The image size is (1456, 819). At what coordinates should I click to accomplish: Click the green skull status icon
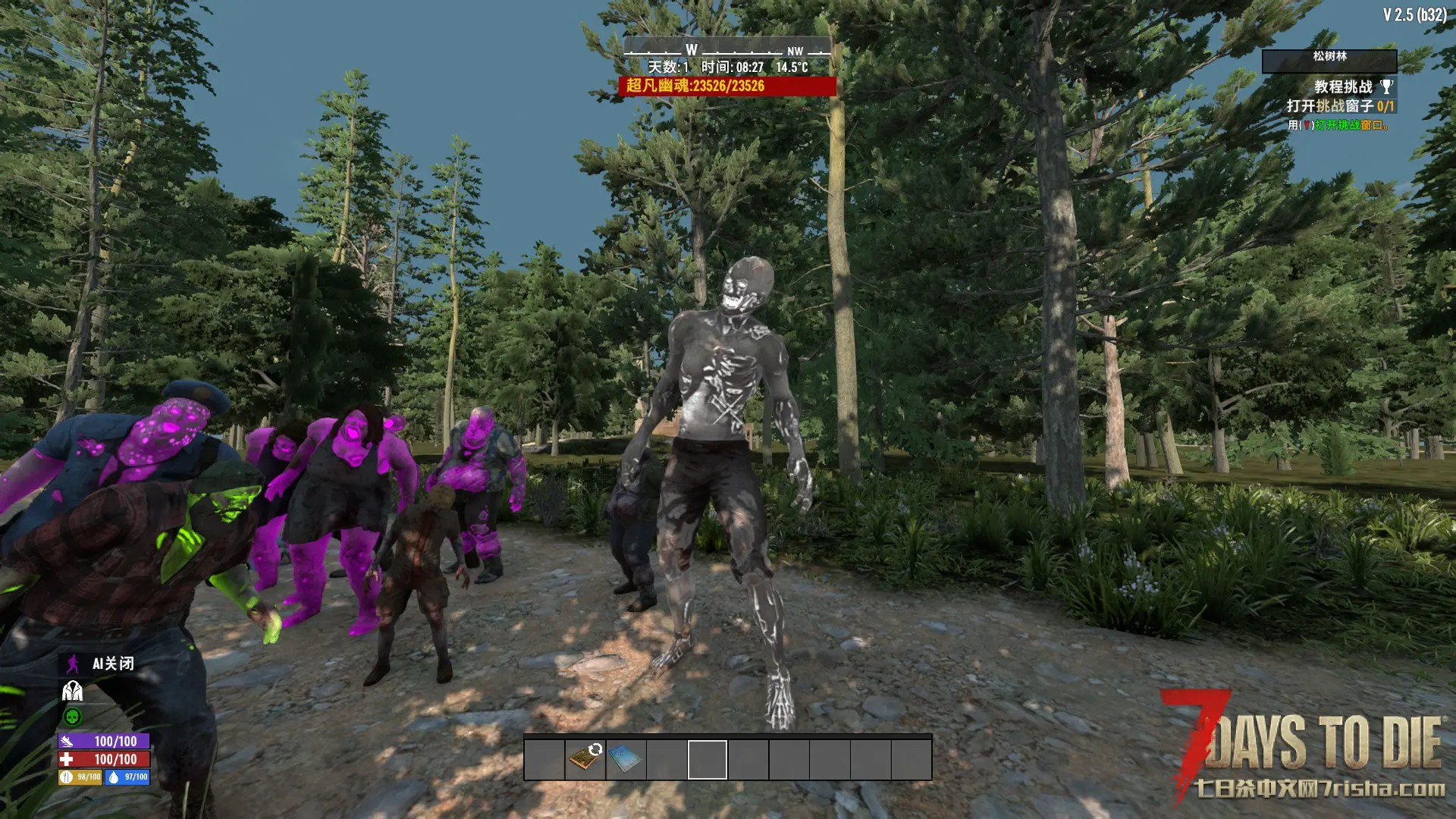click(x=73, y=717)
